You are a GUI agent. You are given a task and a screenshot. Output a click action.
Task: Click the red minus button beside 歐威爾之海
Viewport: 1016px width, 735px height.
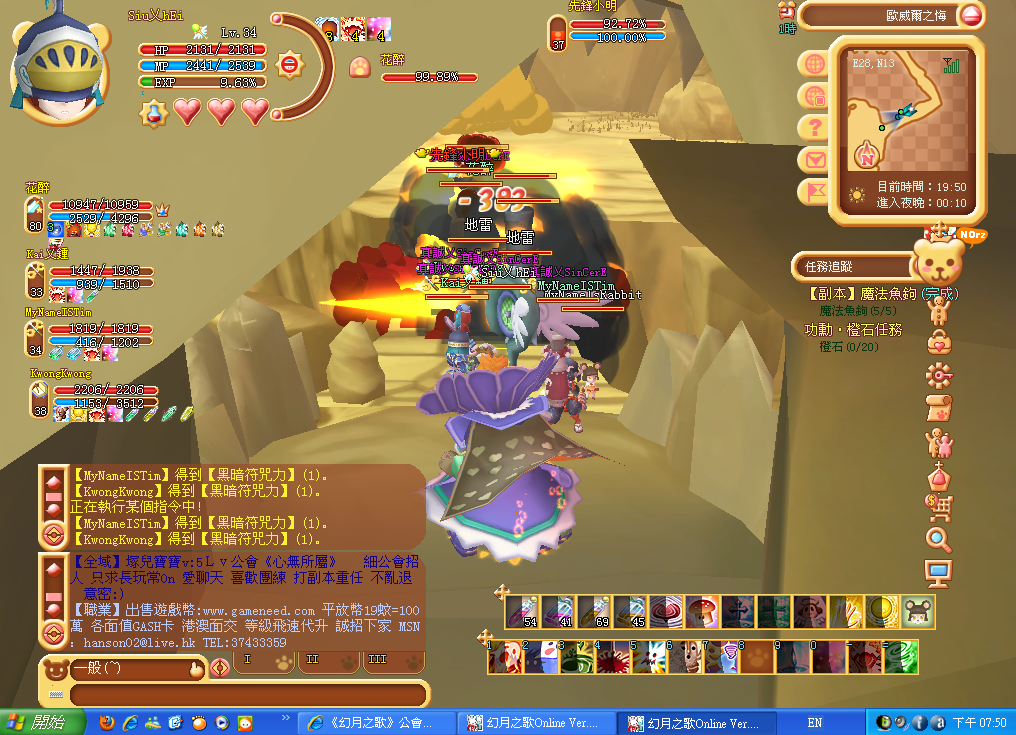coord(970,15)
